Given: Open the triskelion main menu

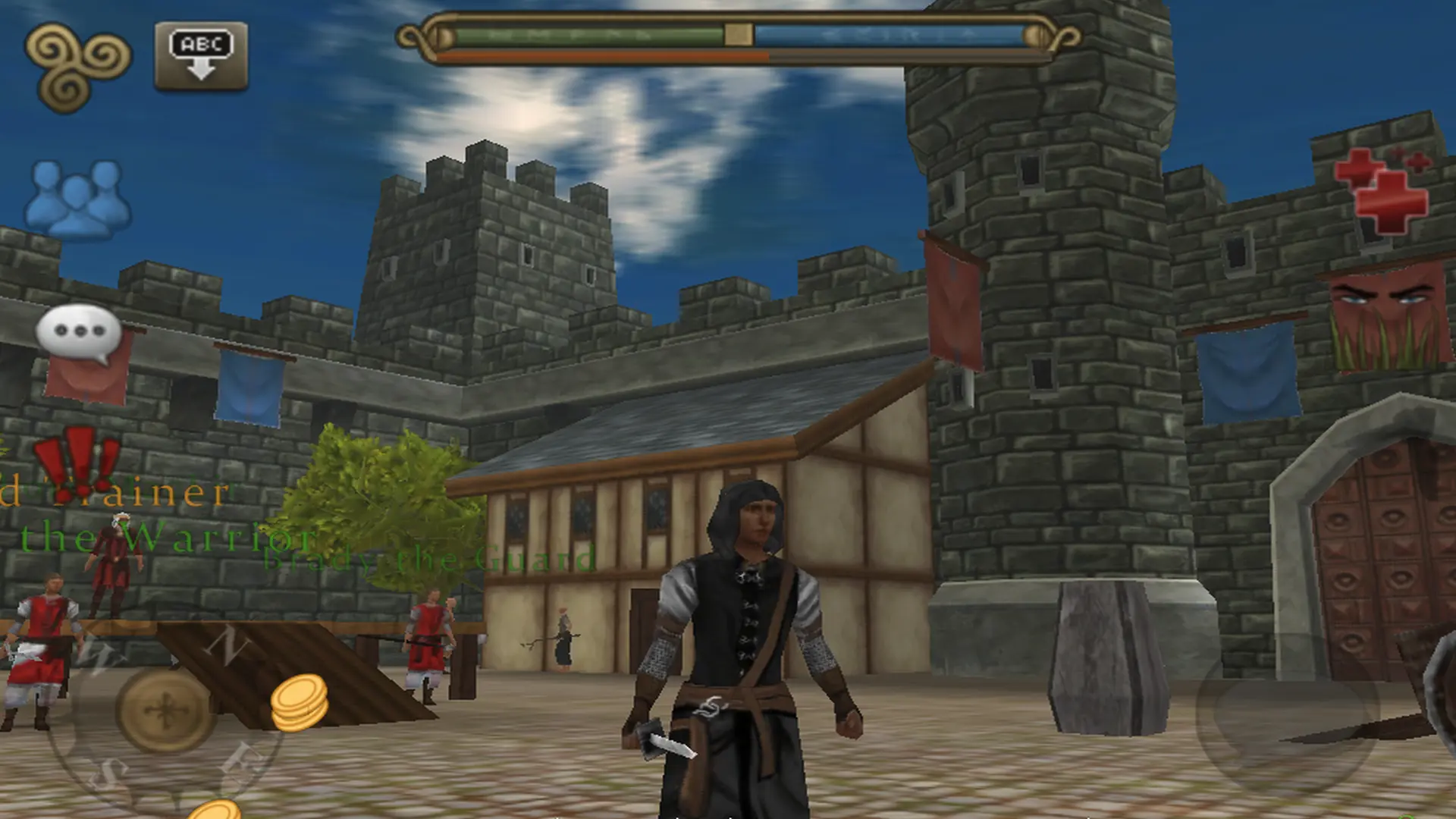Looking at the screenshot, I should pos(77,63).
